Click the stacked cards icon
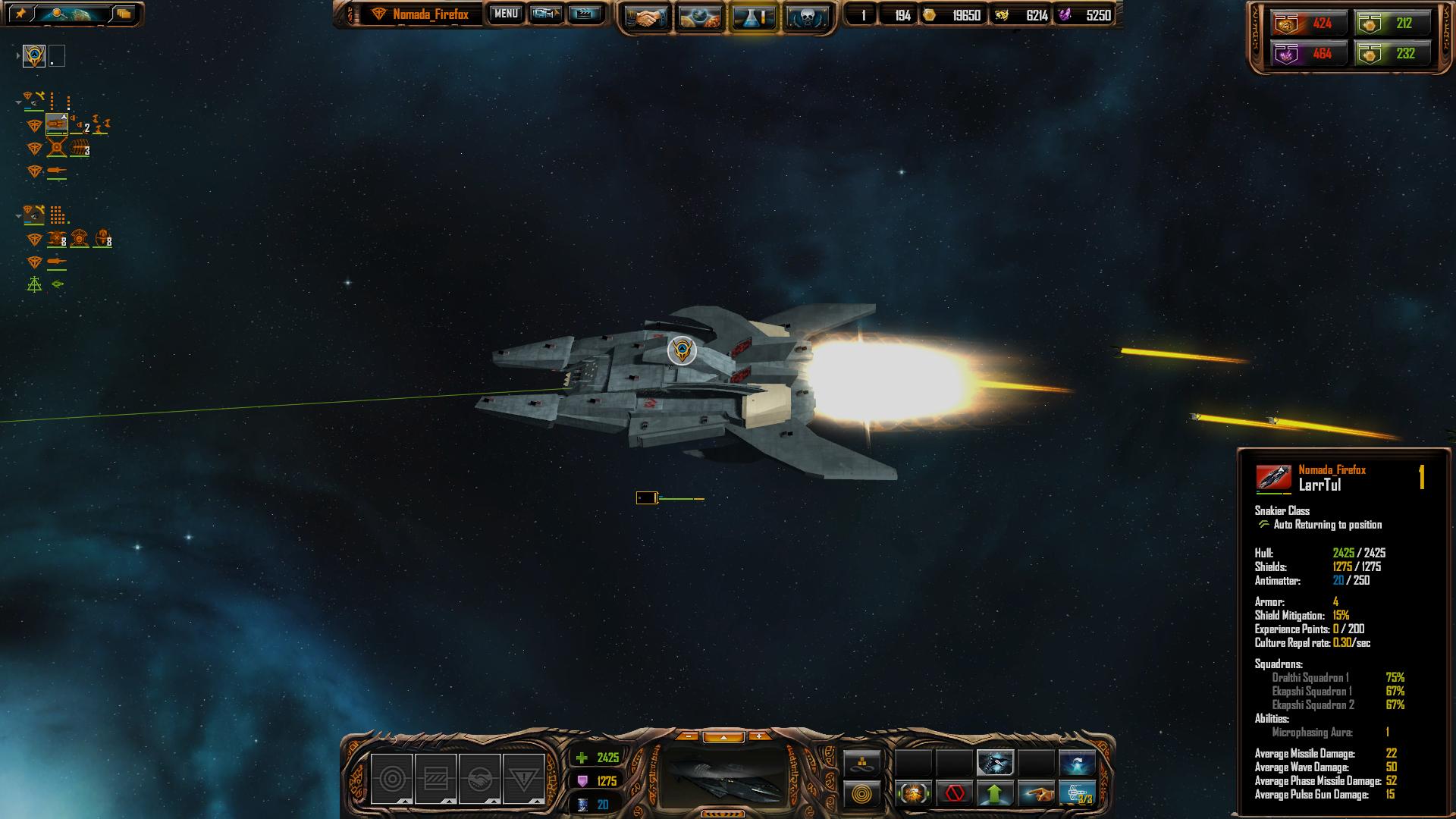Screen dimensions: 1456x819 pos(124,14)
